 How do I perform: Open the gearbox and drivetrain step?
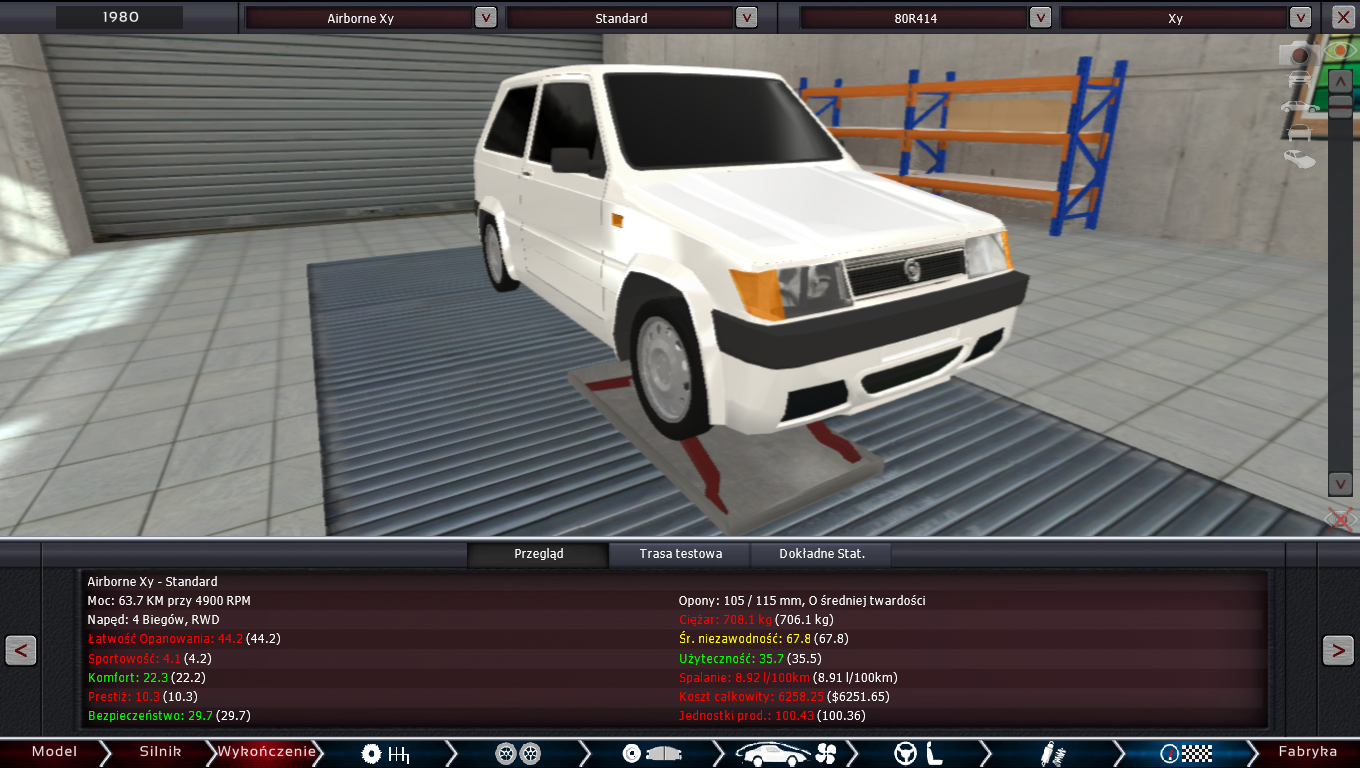[x=386, y=753]
